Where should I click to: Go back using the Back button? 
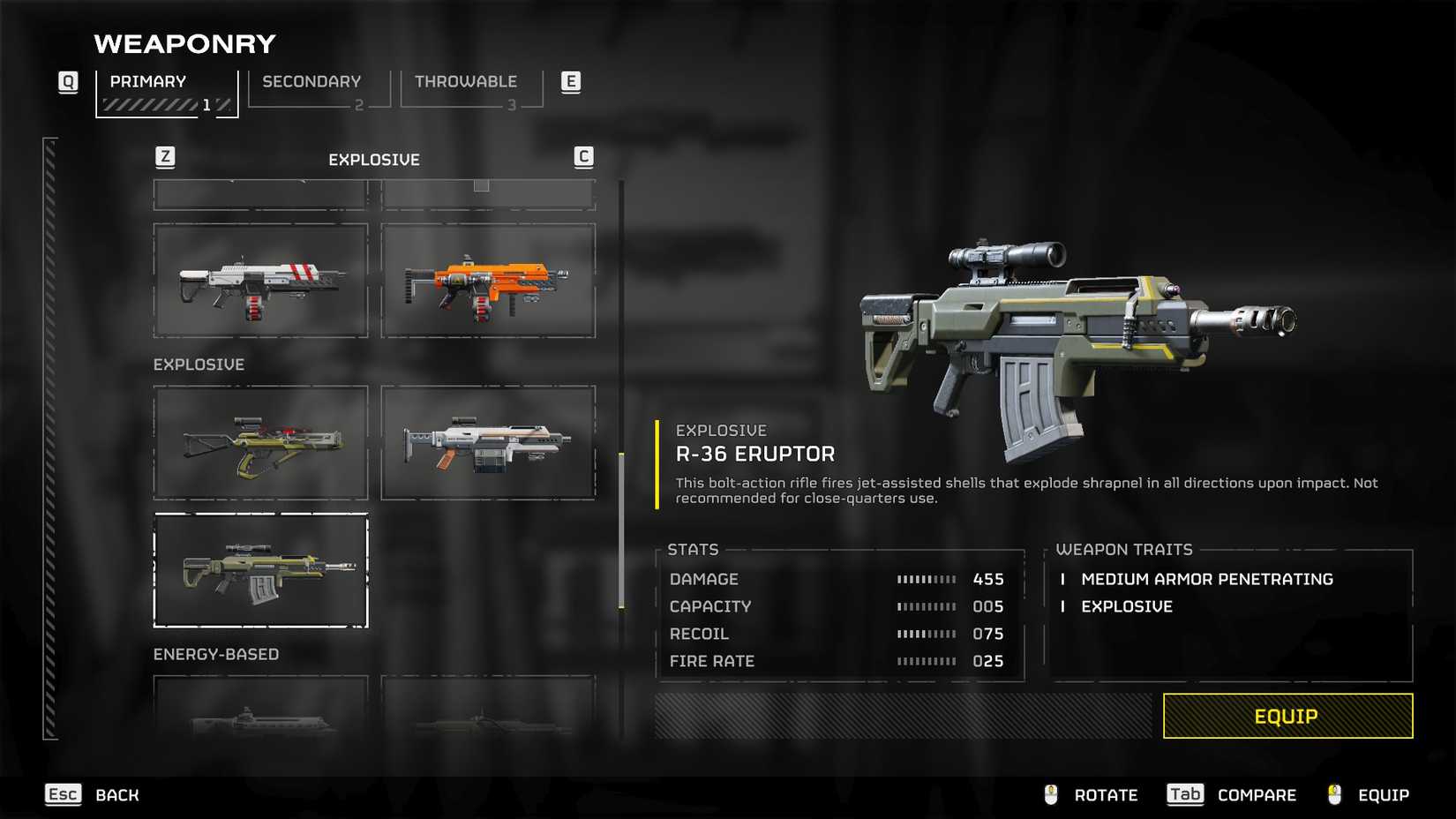[116, 795]
